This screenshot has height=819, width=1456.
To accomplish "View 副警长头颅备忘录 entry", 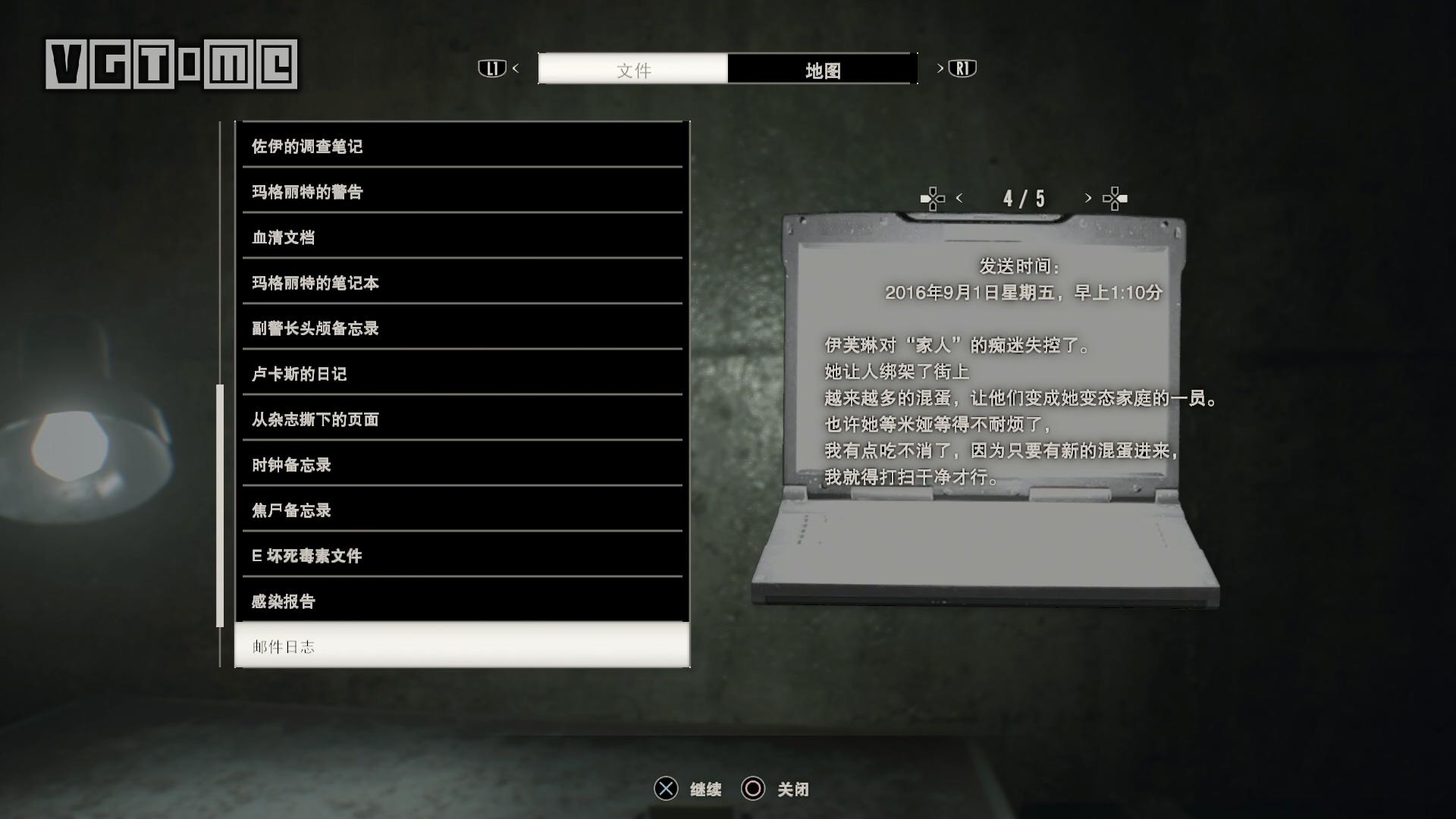I will pyautogui.click(x=462, y=328).
